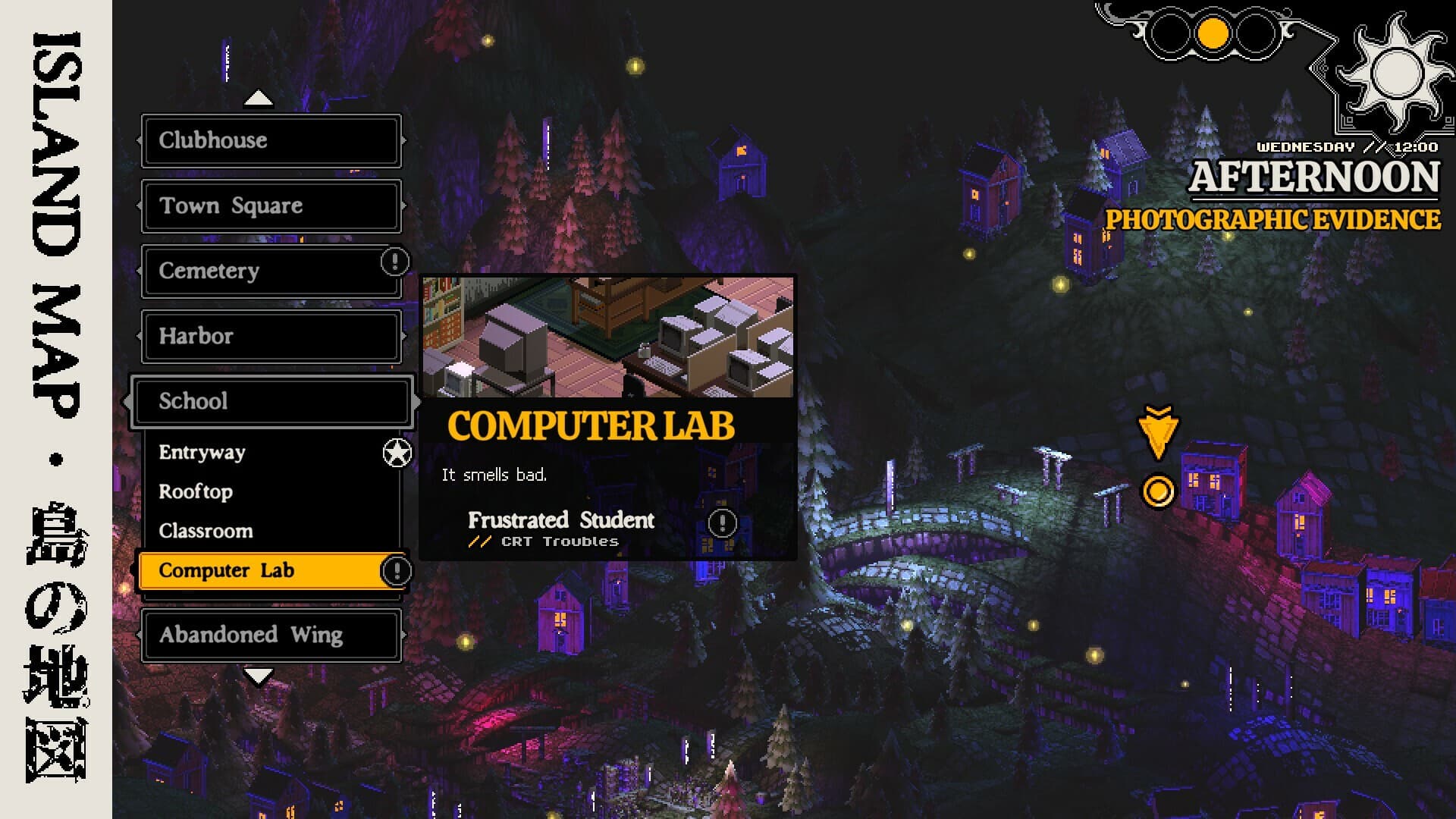The image size is (1456, 819).
Task: Open the Clubhouse location
Action: (x=271, y=140)
